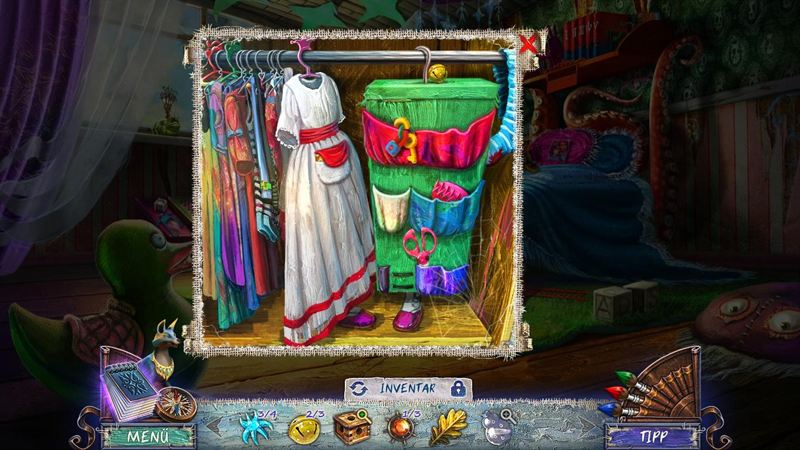The width and height of the screenshot is (800, 450).
Task: Open the Menü button
Action: [x=147, y=437]
